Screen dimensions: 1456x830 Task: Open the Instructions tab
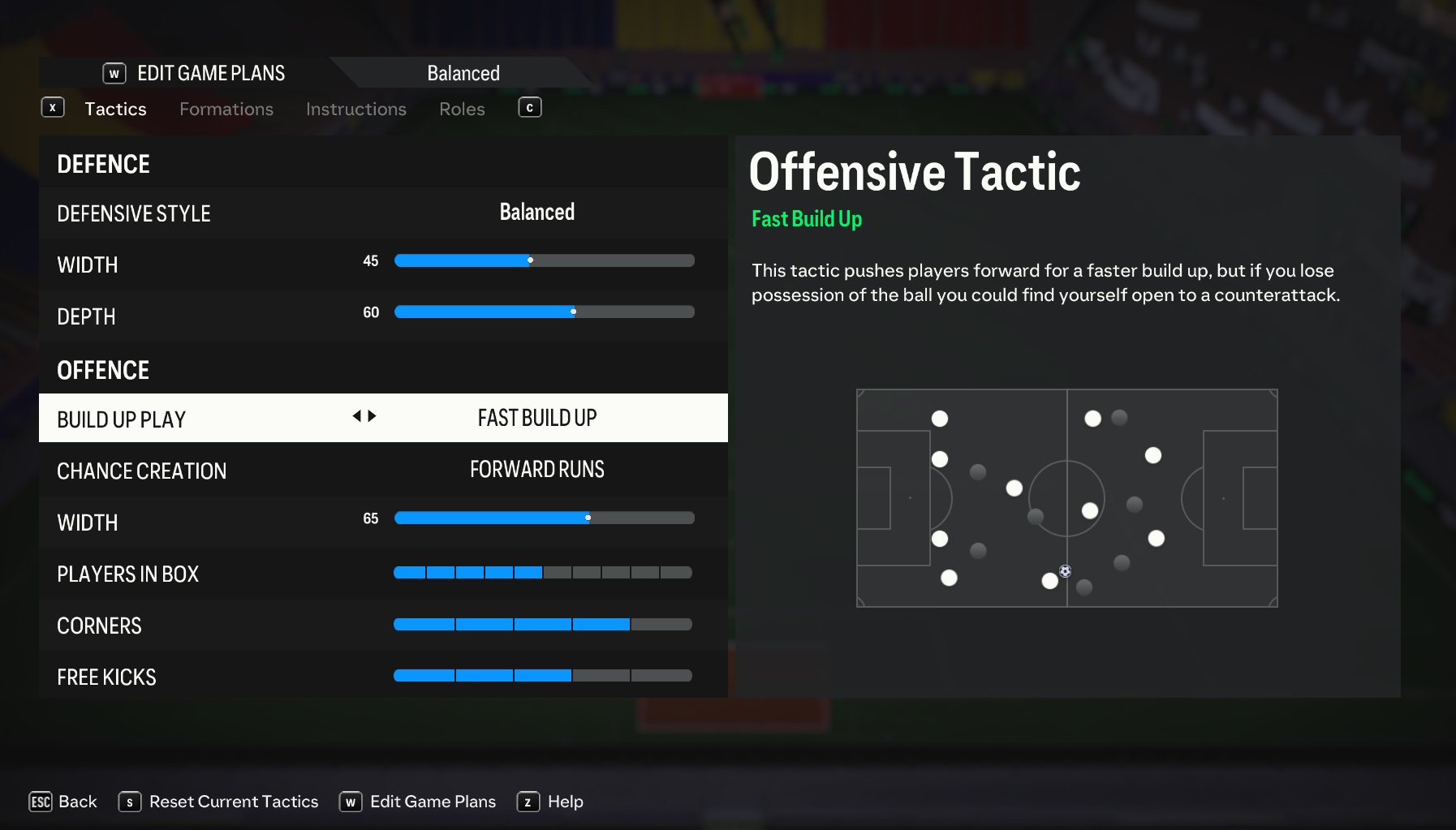[355, 109]
